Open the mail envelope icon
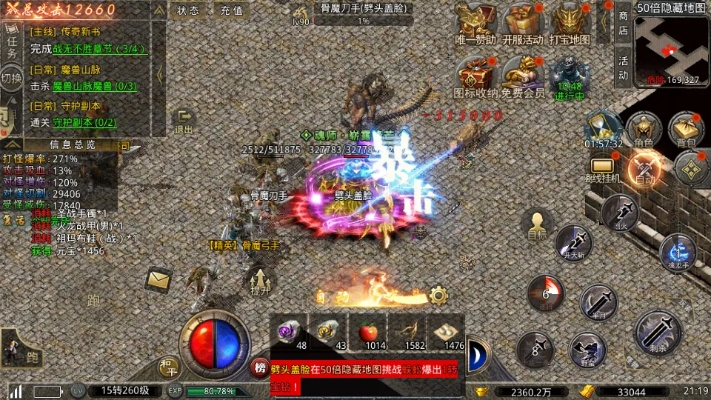Viewport: 711px width, 400px height. point(160,281)
